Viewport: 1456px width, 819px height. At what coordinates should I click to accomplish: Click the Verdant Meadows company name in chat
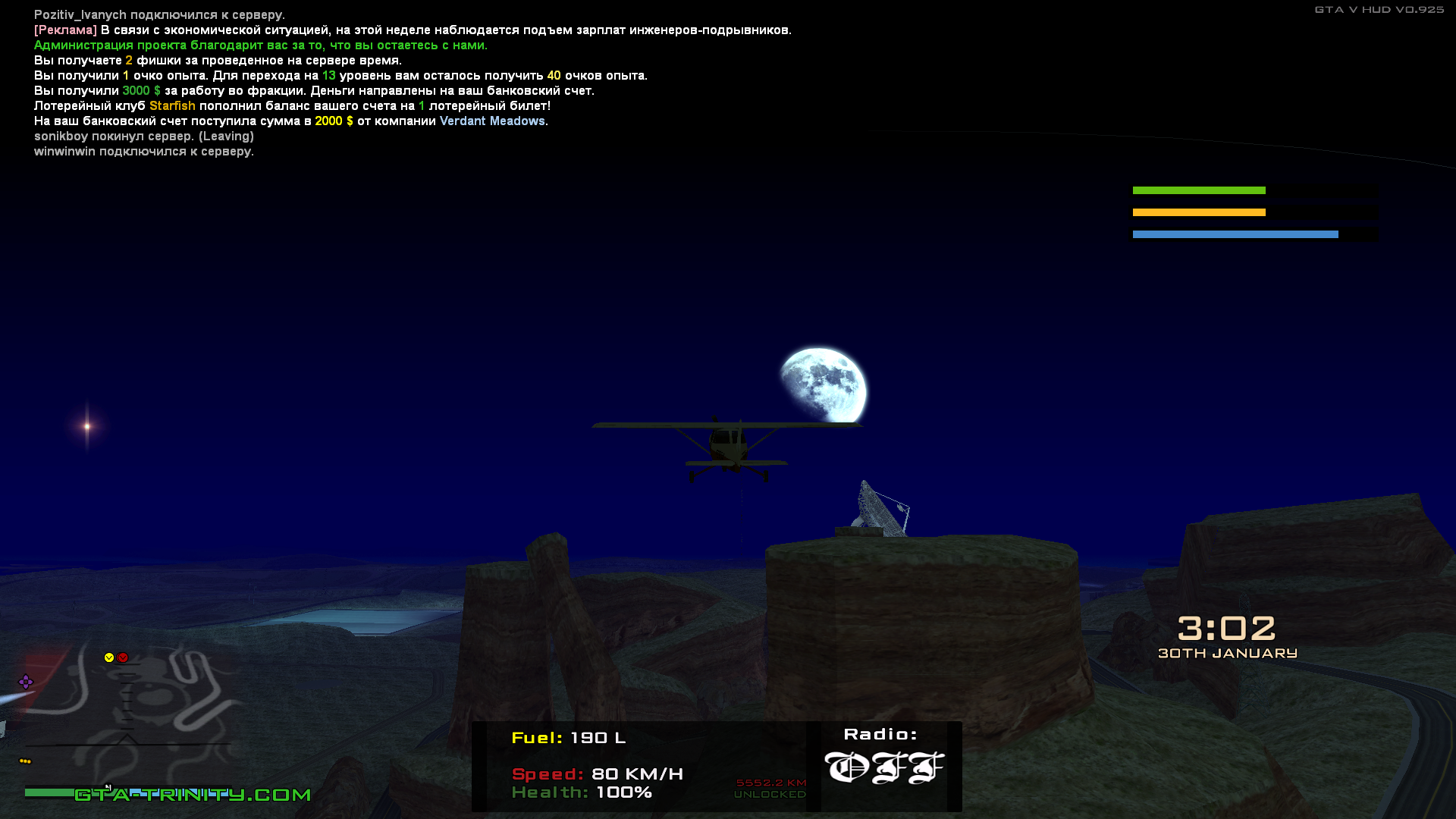pyautogui.click(x=492, y=121)
